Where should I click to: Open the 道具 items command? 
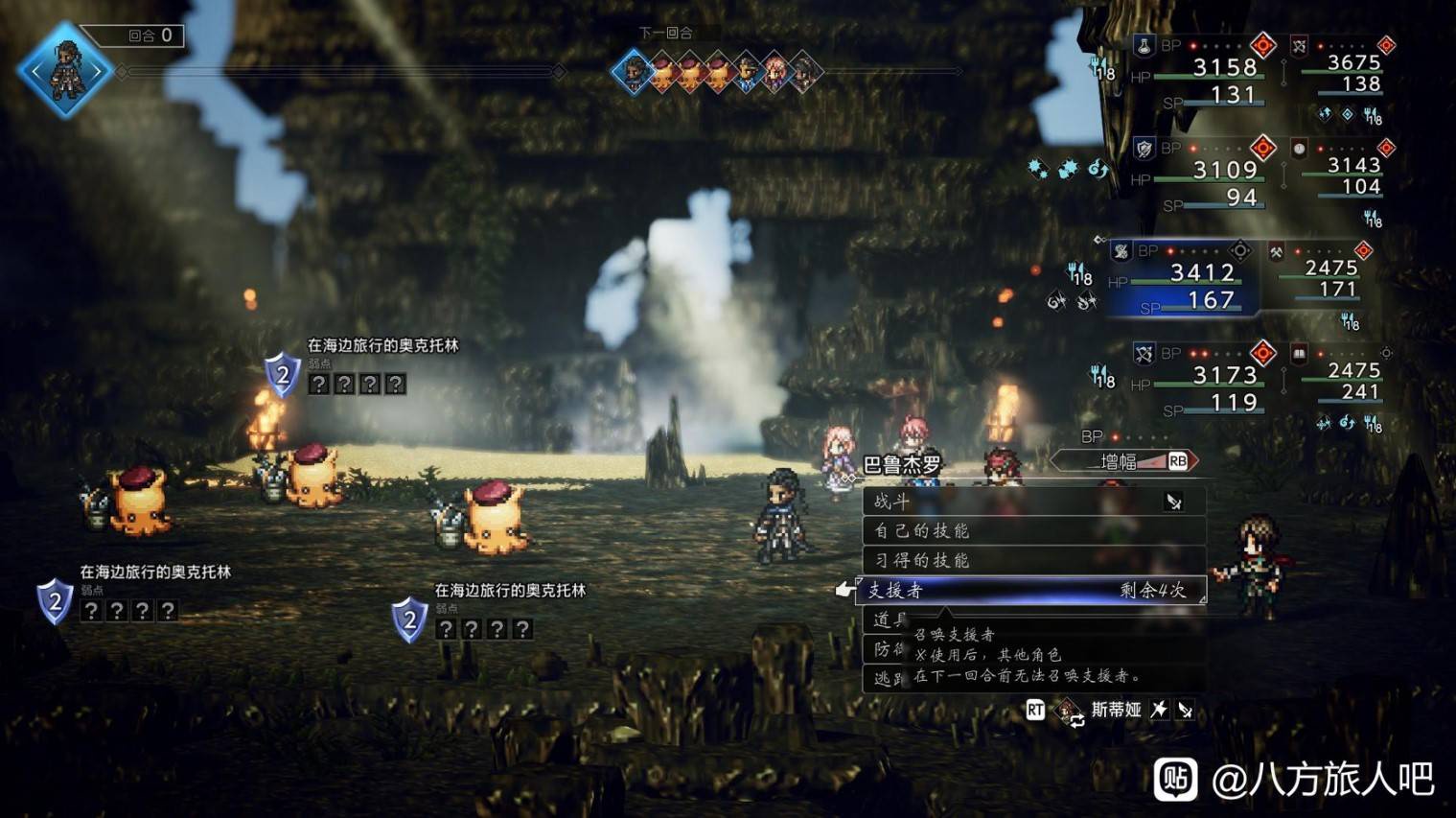click(x=883, y=619)
